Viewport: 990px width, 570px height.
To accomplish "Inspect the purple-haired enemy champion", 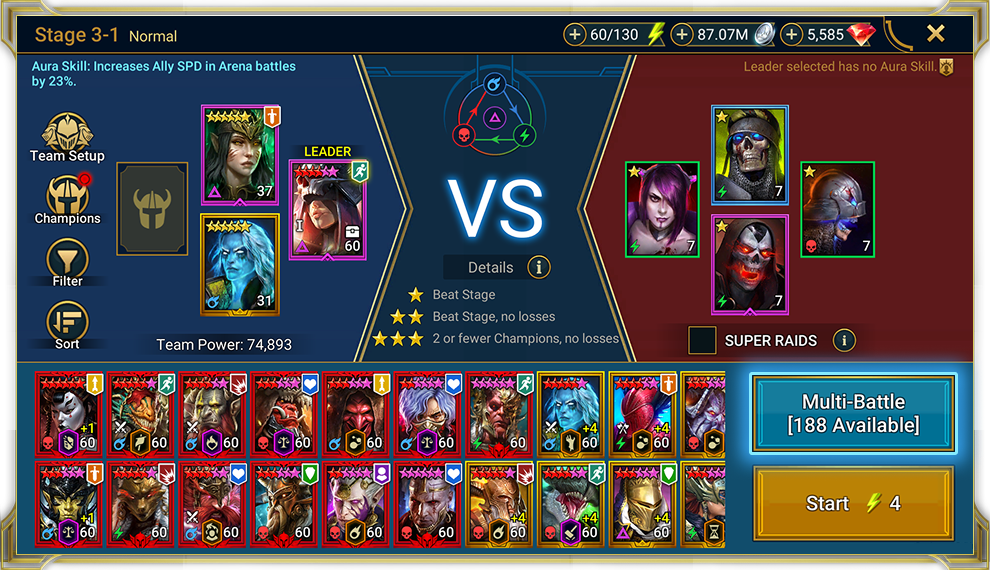I will 662,209.
